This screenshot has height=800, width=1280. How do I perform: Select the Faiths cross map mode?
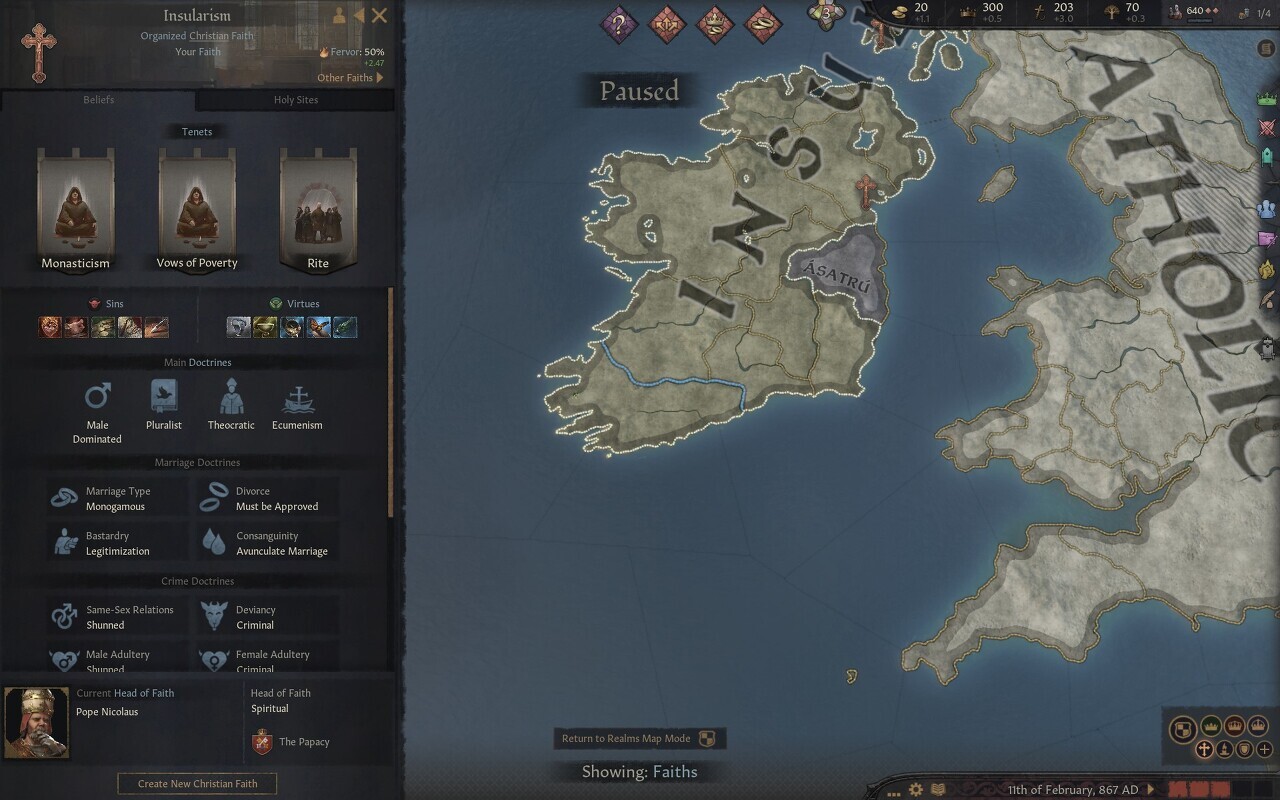coord(1205,749)
